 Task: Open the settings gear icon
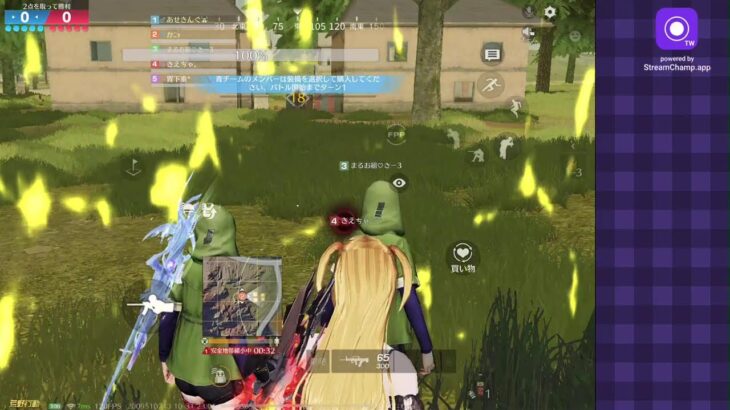click(549, 12)
